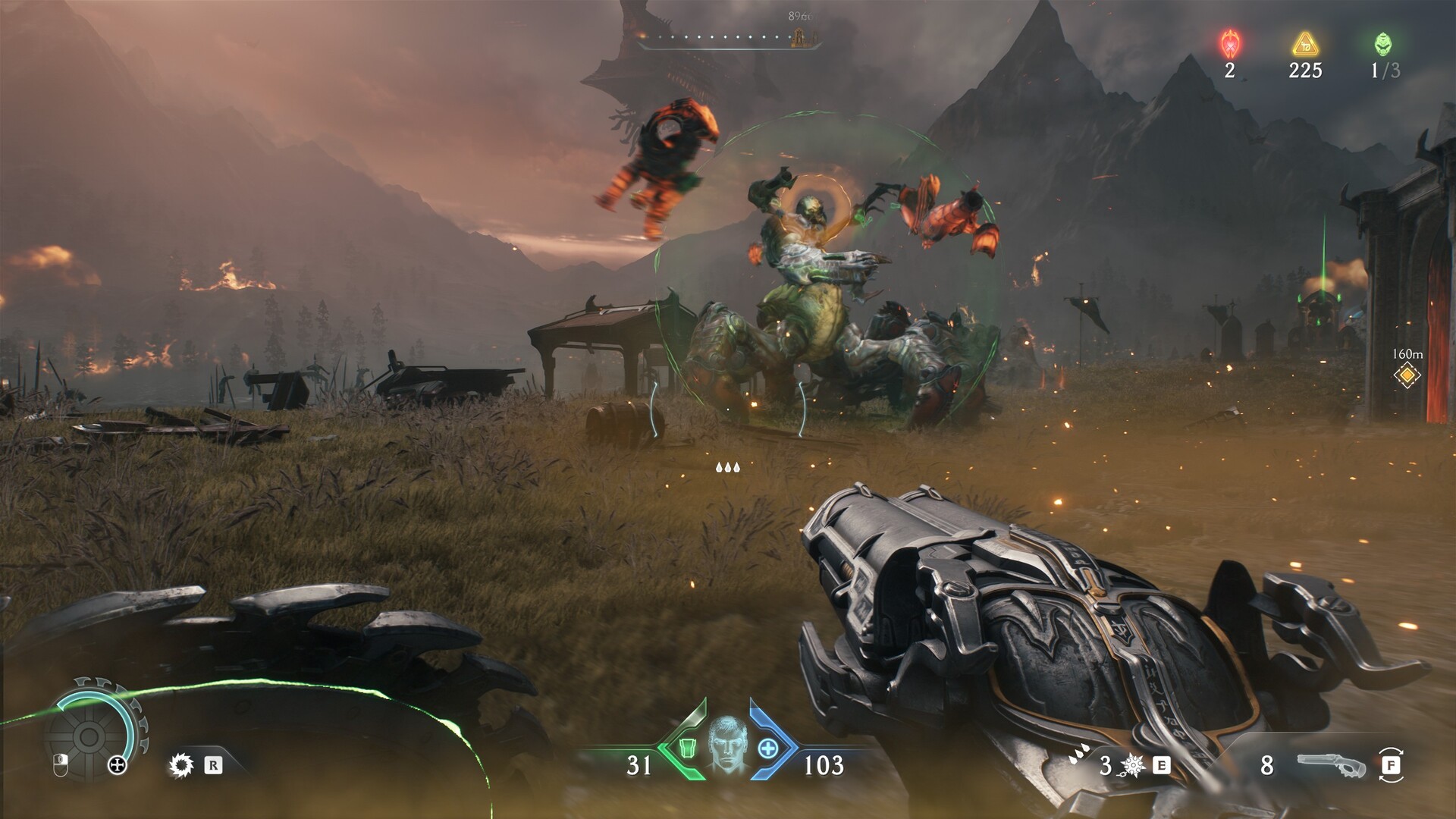Select the yellow diamond objective marker
1456x819 pixels.
[1407, 375]
